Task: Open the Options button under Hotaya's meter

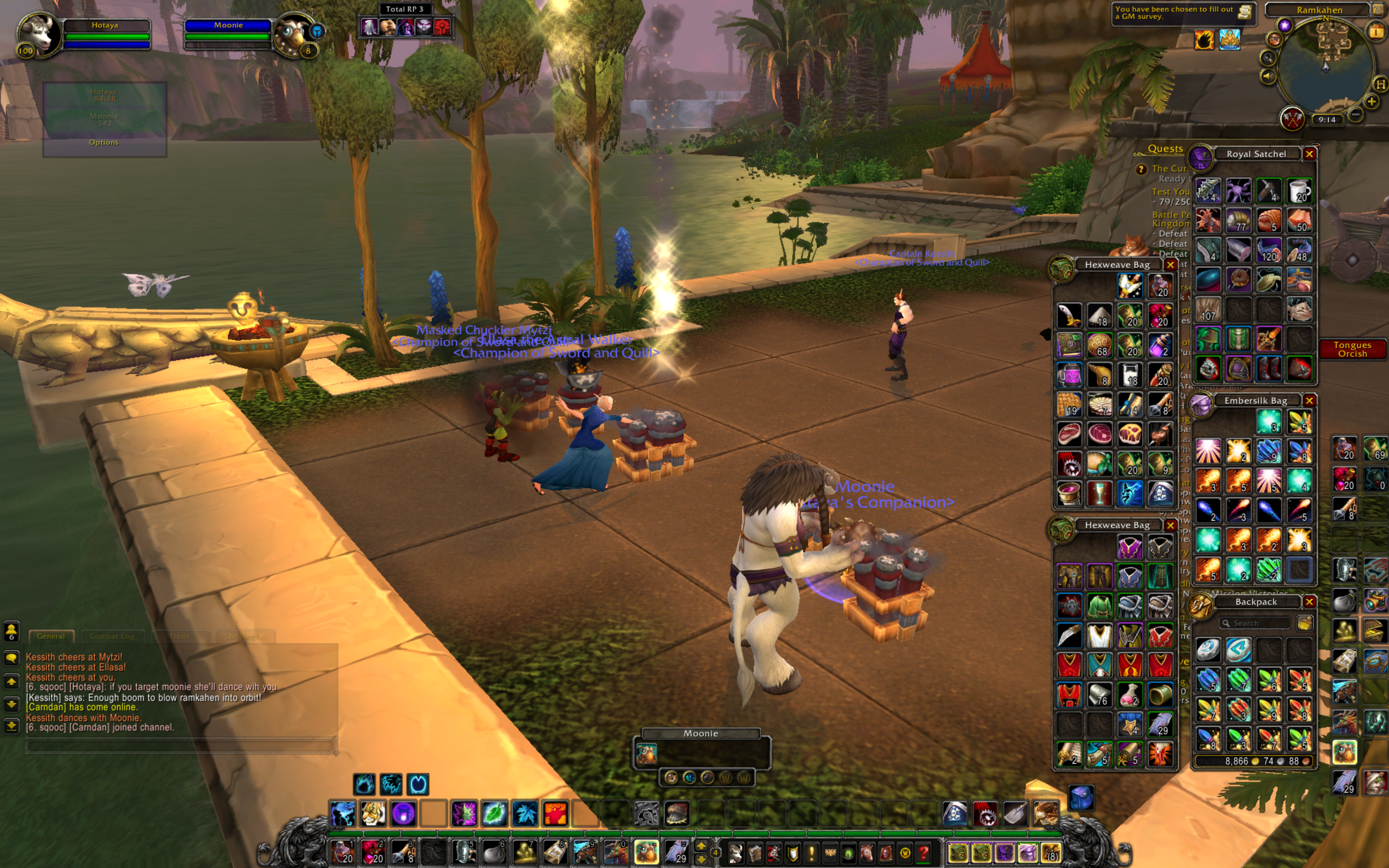Action: (x=104, y=142)
